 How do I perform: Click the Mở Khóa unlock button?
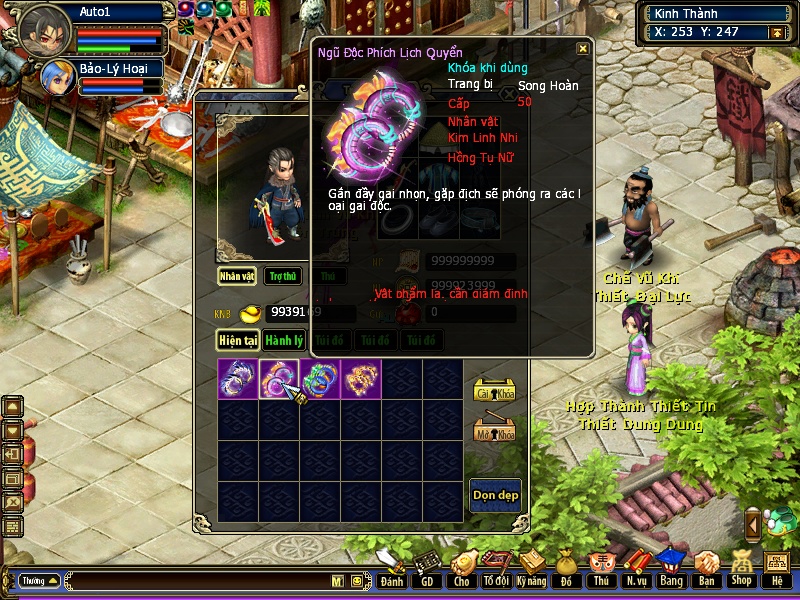[493, 430]
